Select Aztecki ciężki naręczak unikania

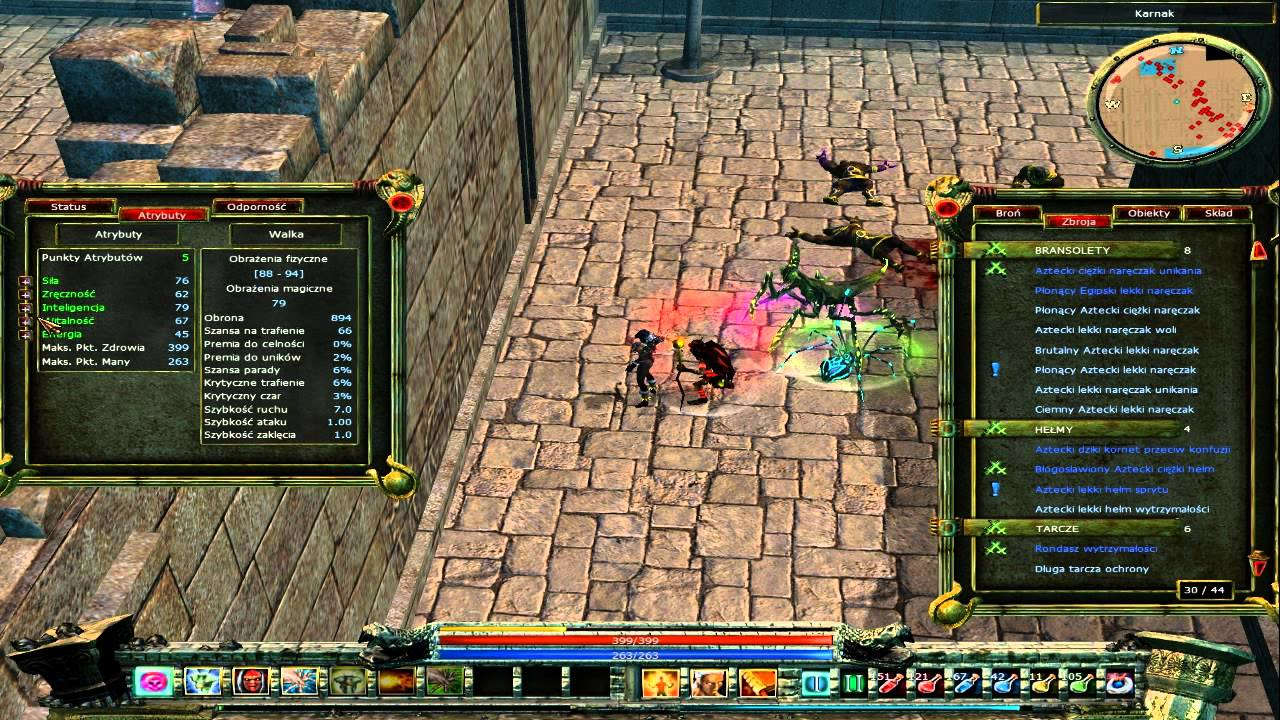[x=1118, y=270]
